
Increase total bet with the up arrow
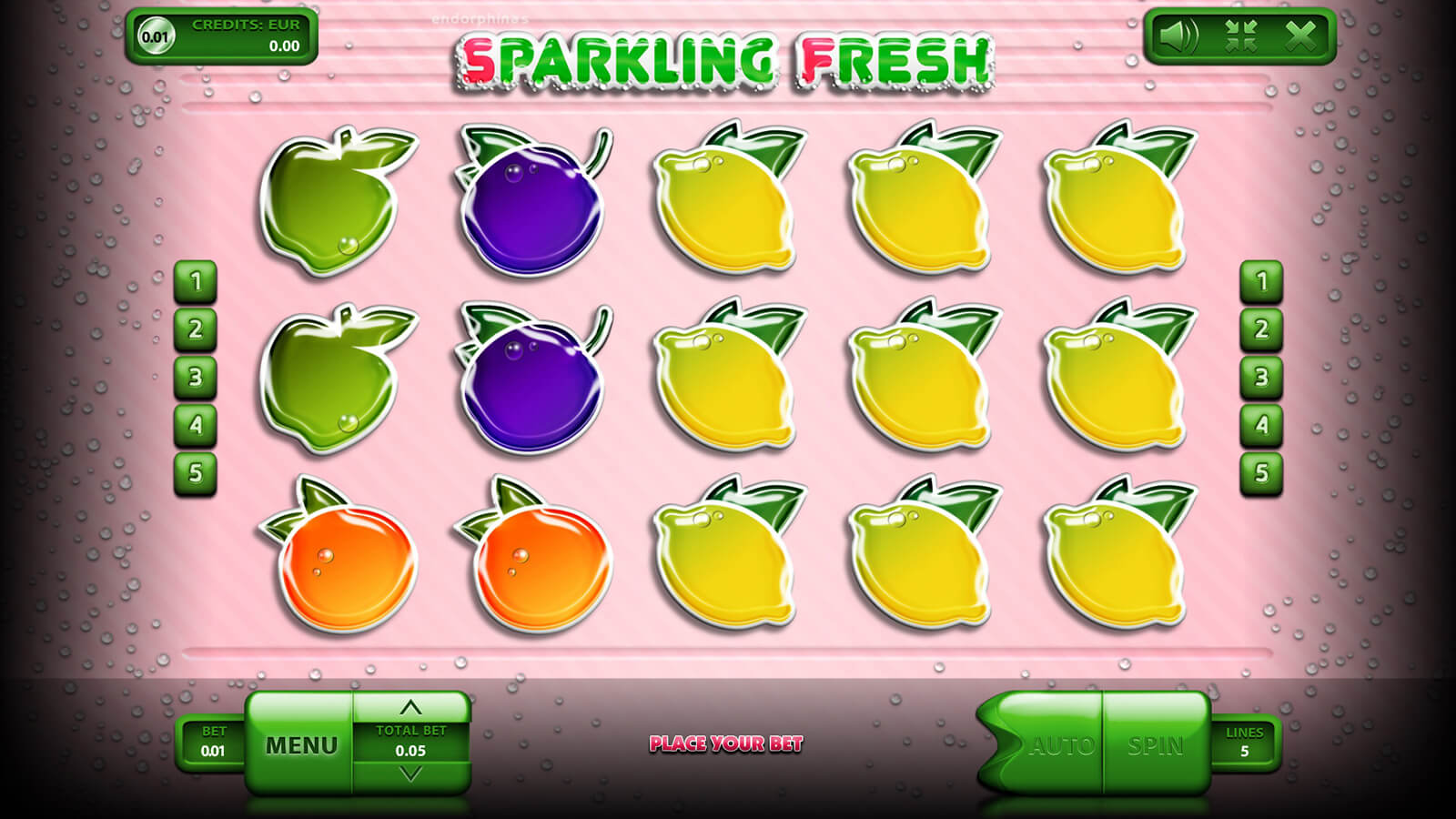click(x=410, y=707)
